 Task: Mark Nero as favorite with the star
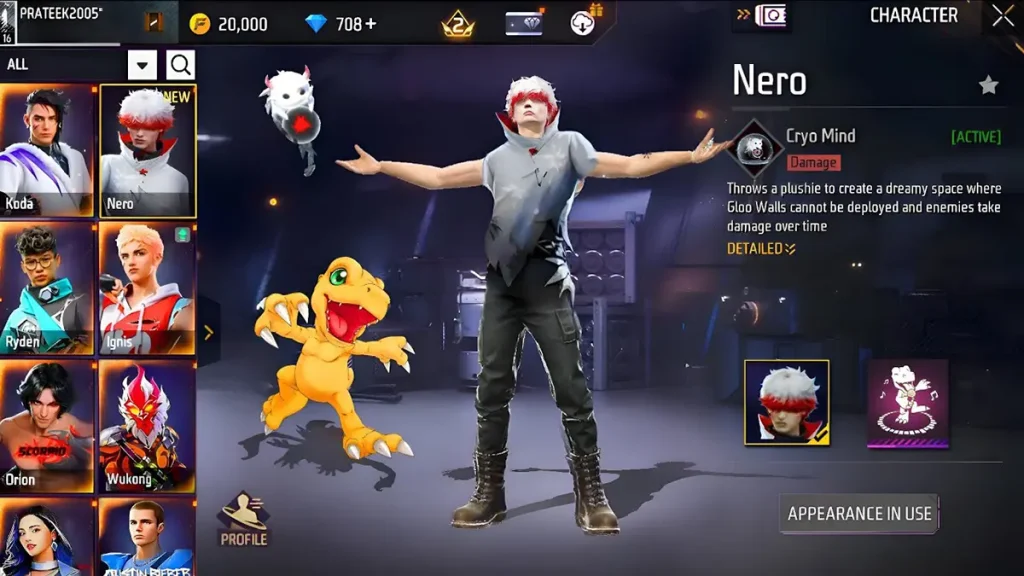pos(988,86)
